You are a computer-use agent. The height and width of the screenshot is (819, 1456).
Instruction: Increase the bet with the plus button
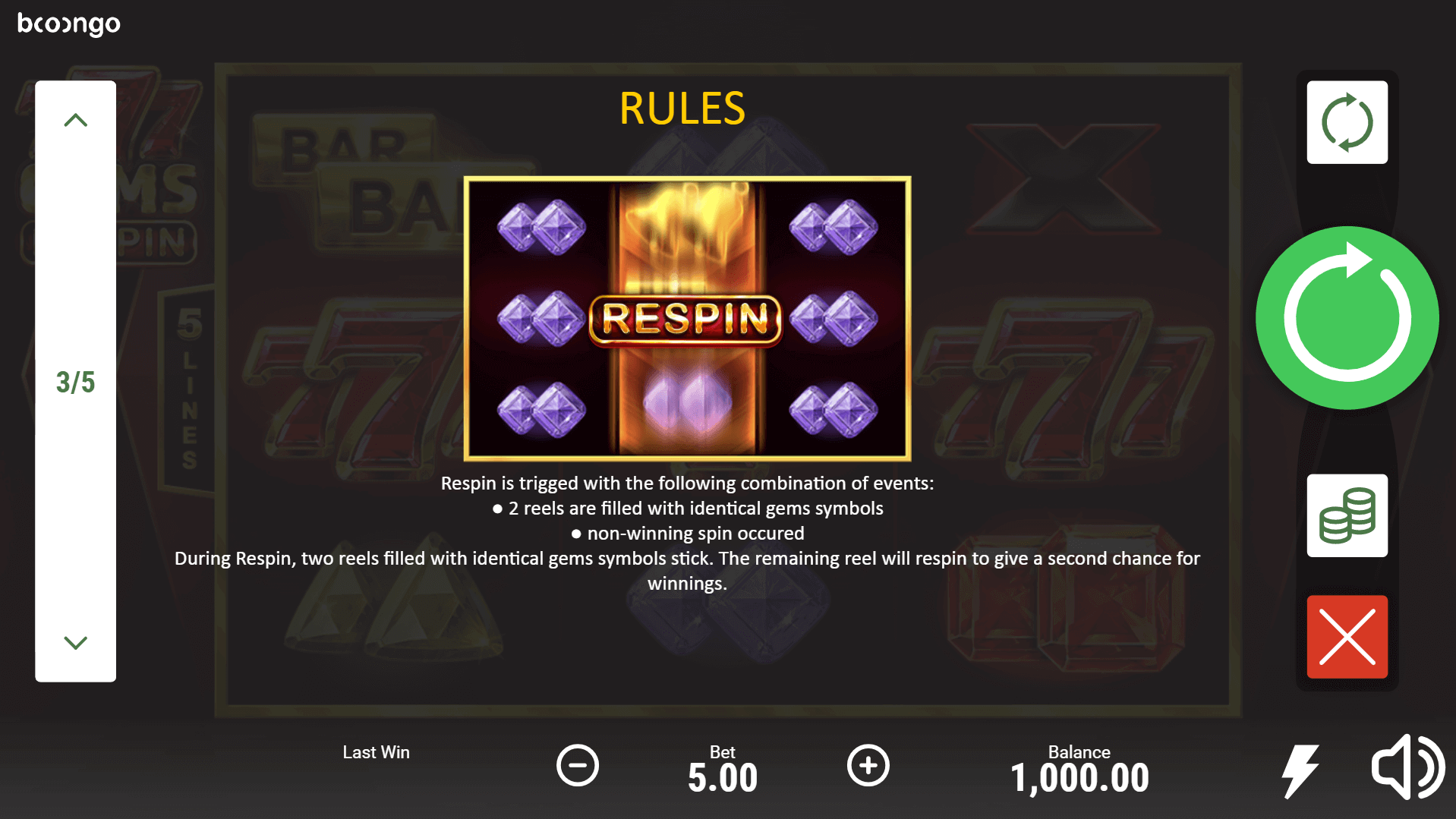[868, 765]
